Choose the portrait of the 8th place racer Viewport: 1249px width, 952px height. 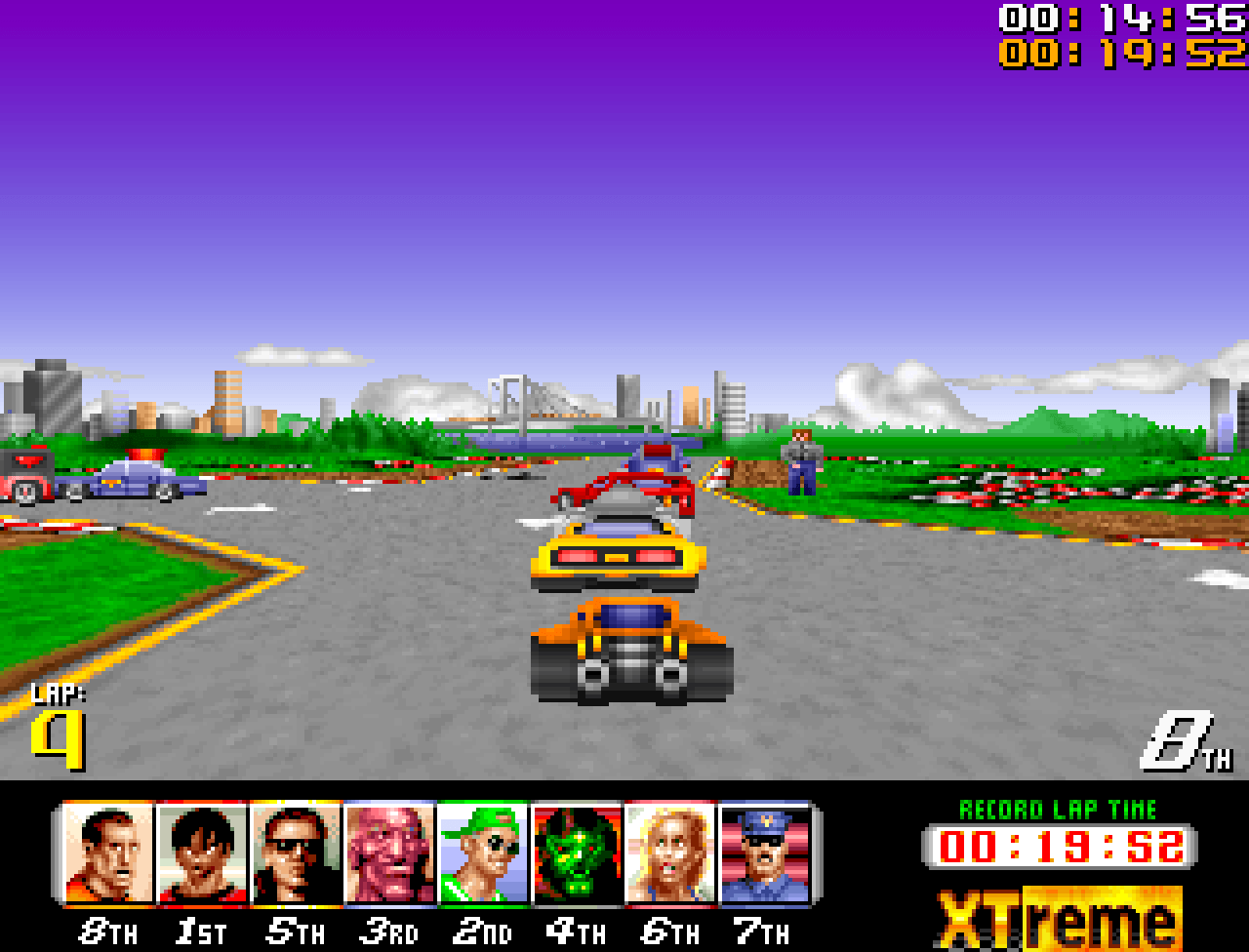pos(108,853)
